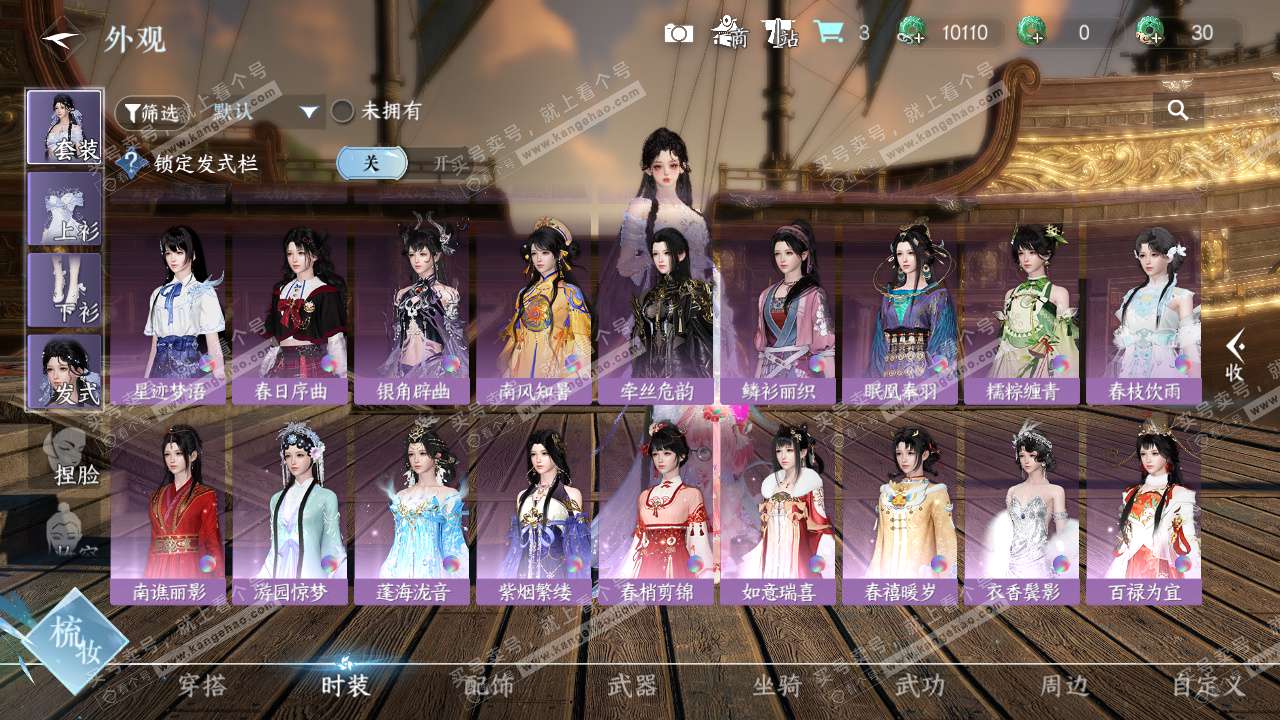Select the 上衫 category tab

[x=65, y=208]
